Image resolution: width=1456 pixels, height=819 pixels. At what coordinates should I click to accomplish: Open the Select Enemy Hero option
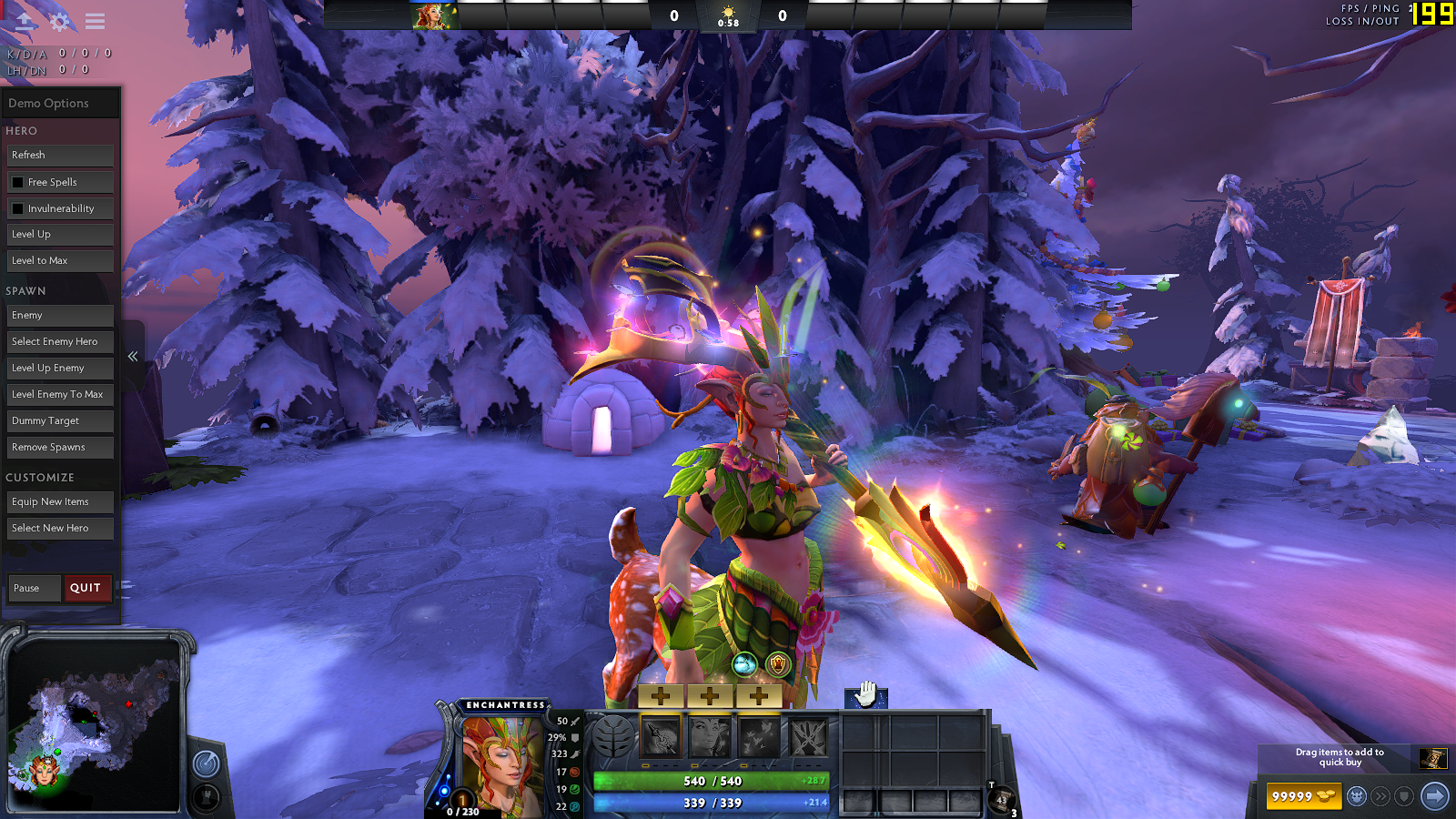60,342
